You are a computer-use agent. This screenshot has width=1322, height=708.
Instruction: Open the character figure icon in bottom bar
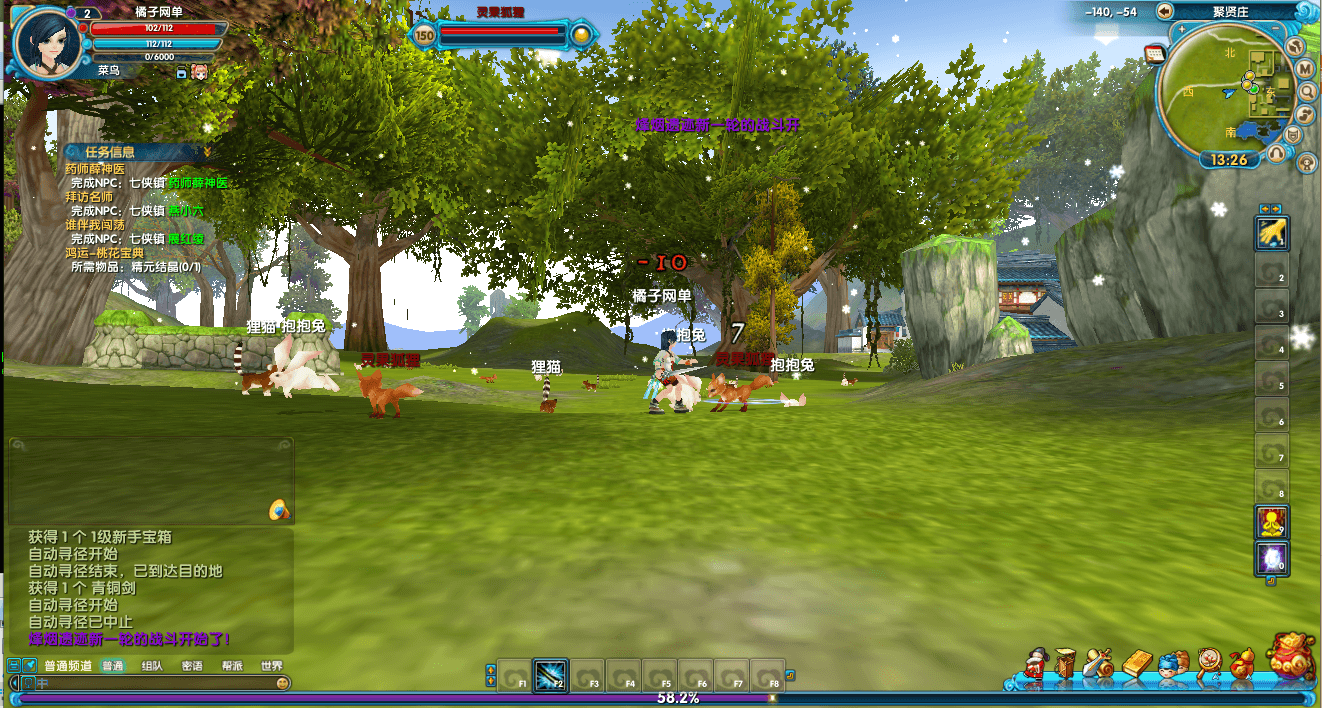[x=1035, y=664]
